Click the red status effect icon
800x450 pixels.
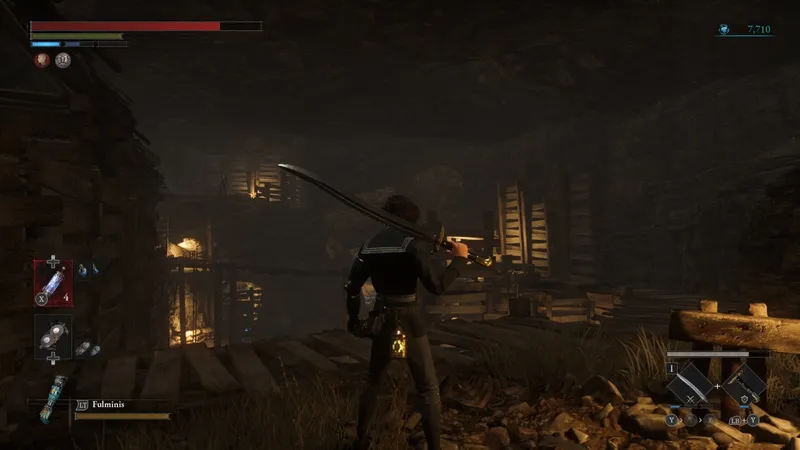[42, 60]
